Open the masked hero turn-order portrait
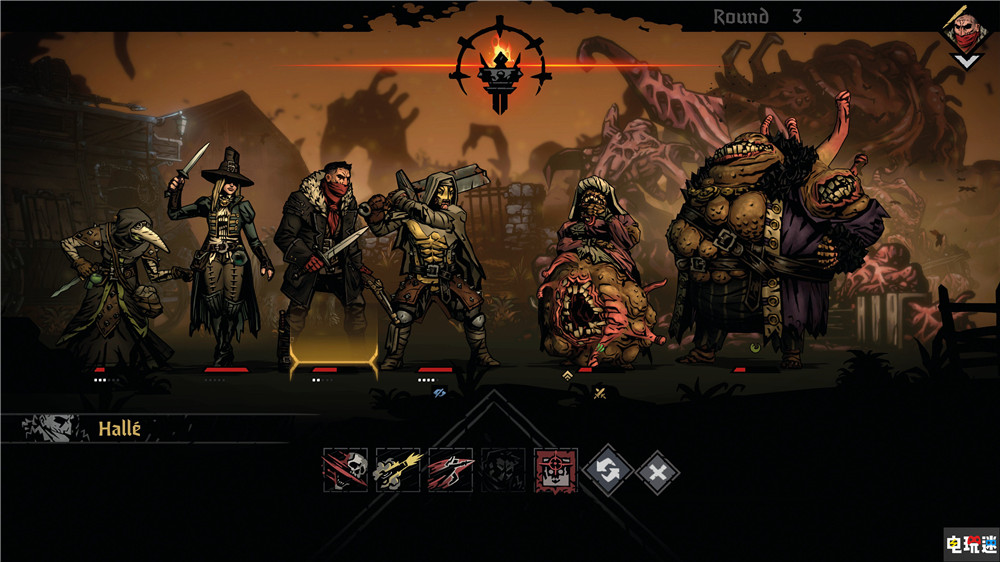The width and height of the screenshot is (1000, 562). tap(965, 33)
